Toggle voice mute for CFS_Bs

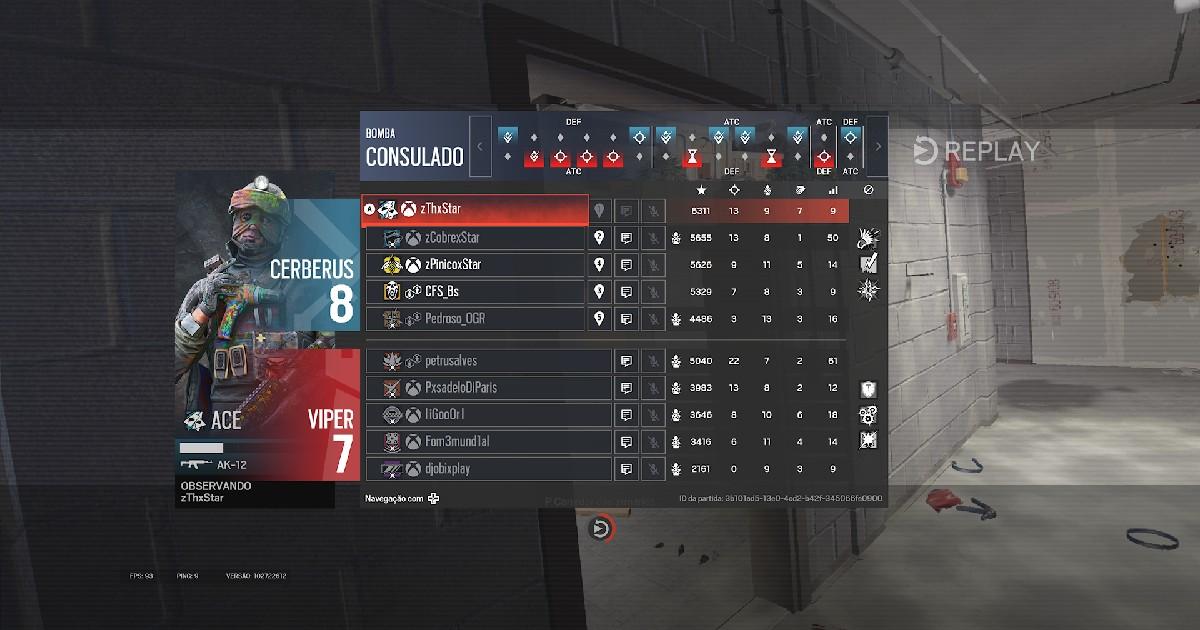(x=653, y=292)
